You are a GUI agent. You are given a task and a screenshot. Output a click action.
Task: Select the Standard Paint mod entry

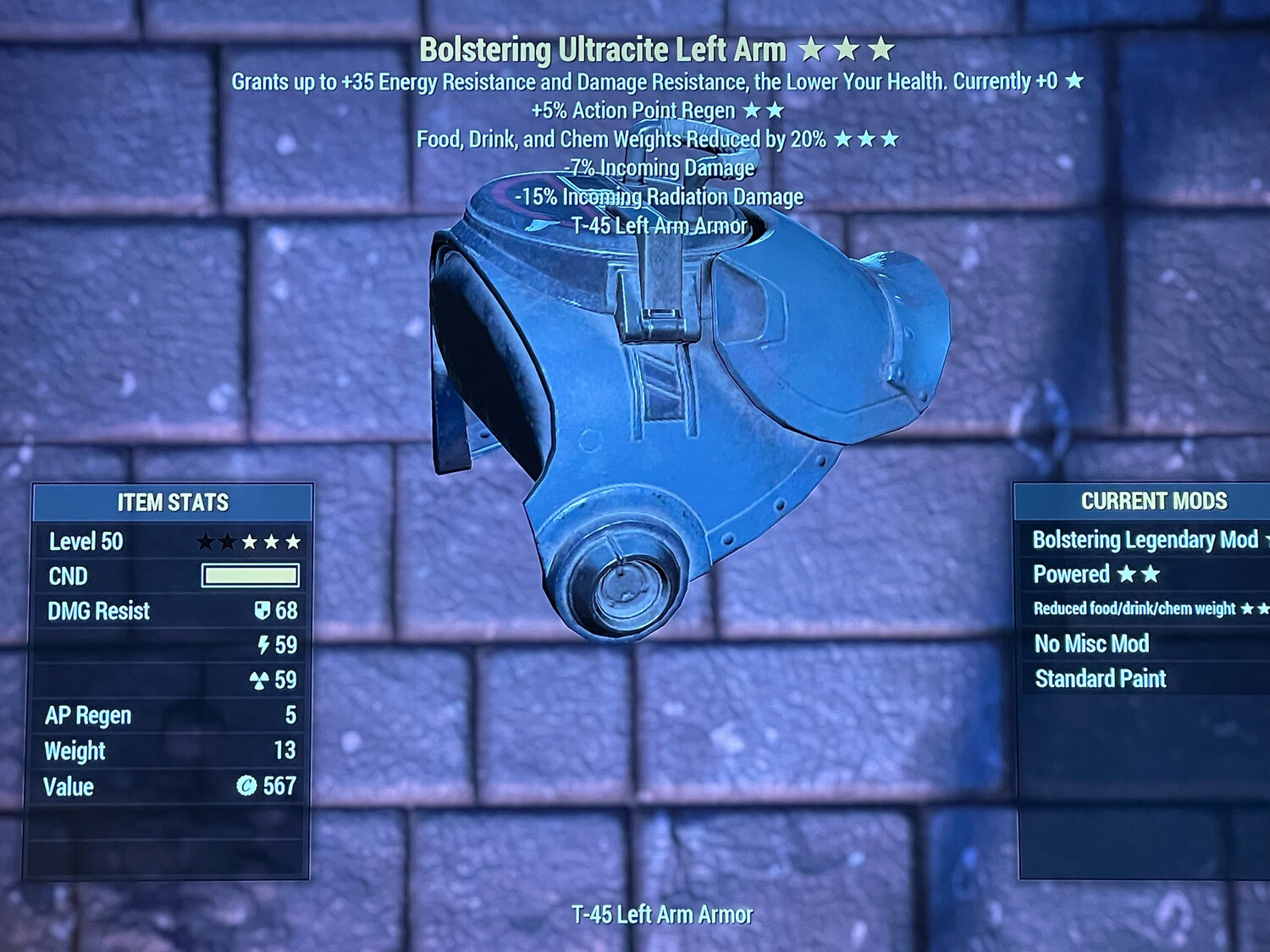pyautogui.click(x=1102, y=678)
